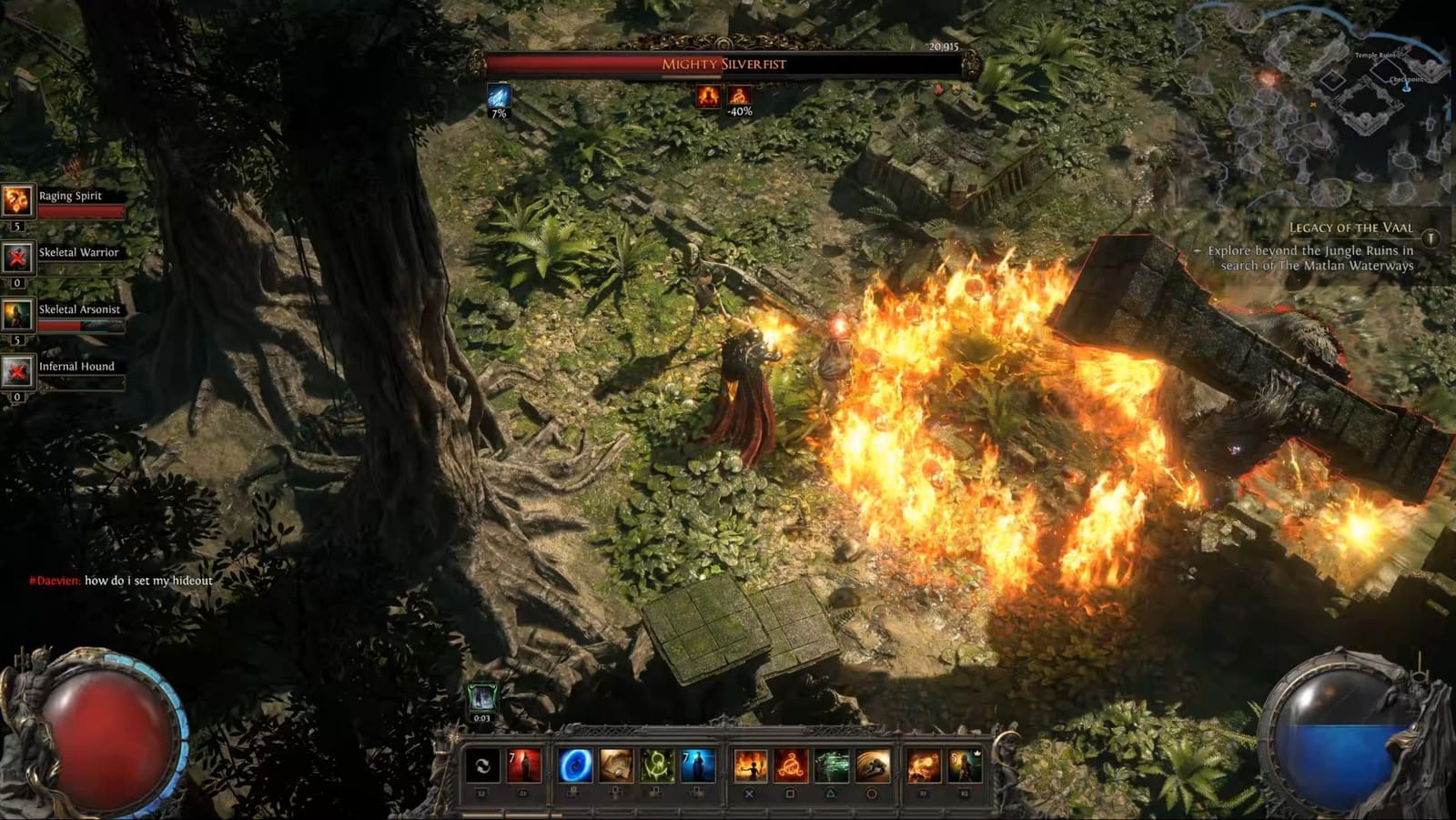Cast the blue Frostblink portal skill
The image size is (1456, 820).
tap(572, 766)
